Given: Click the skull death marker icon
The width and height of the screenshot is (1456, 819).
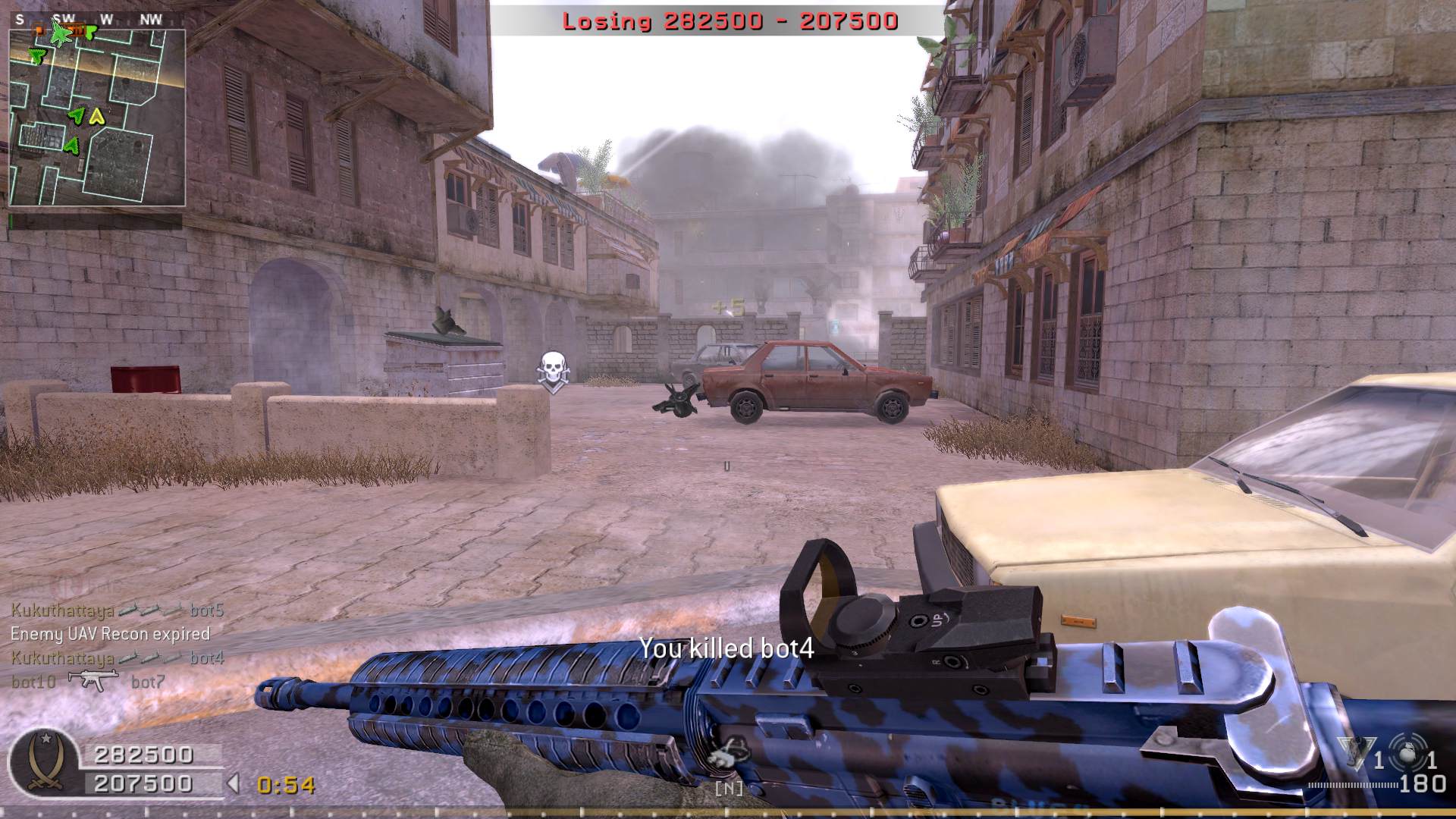Looking at the screenshot, I should point(552,371).
